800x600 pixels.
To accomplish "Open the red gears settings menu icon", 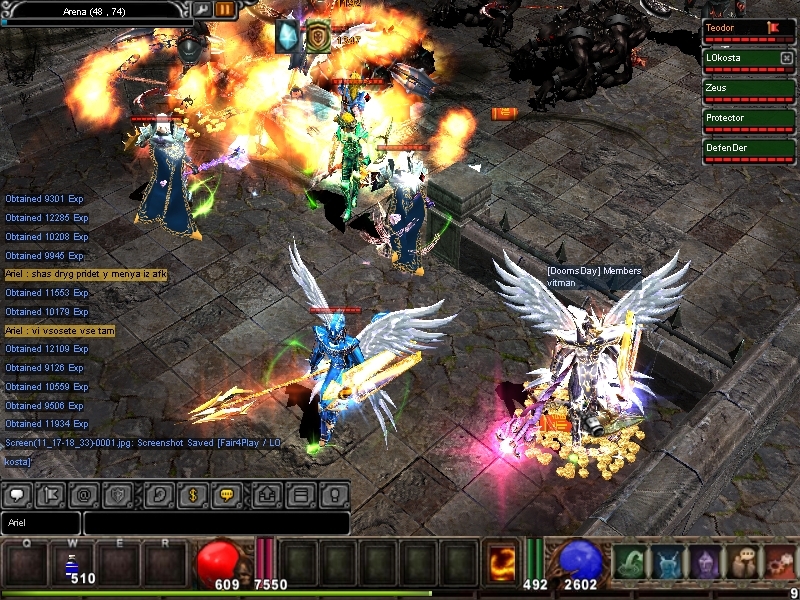I will pos(779,564).
